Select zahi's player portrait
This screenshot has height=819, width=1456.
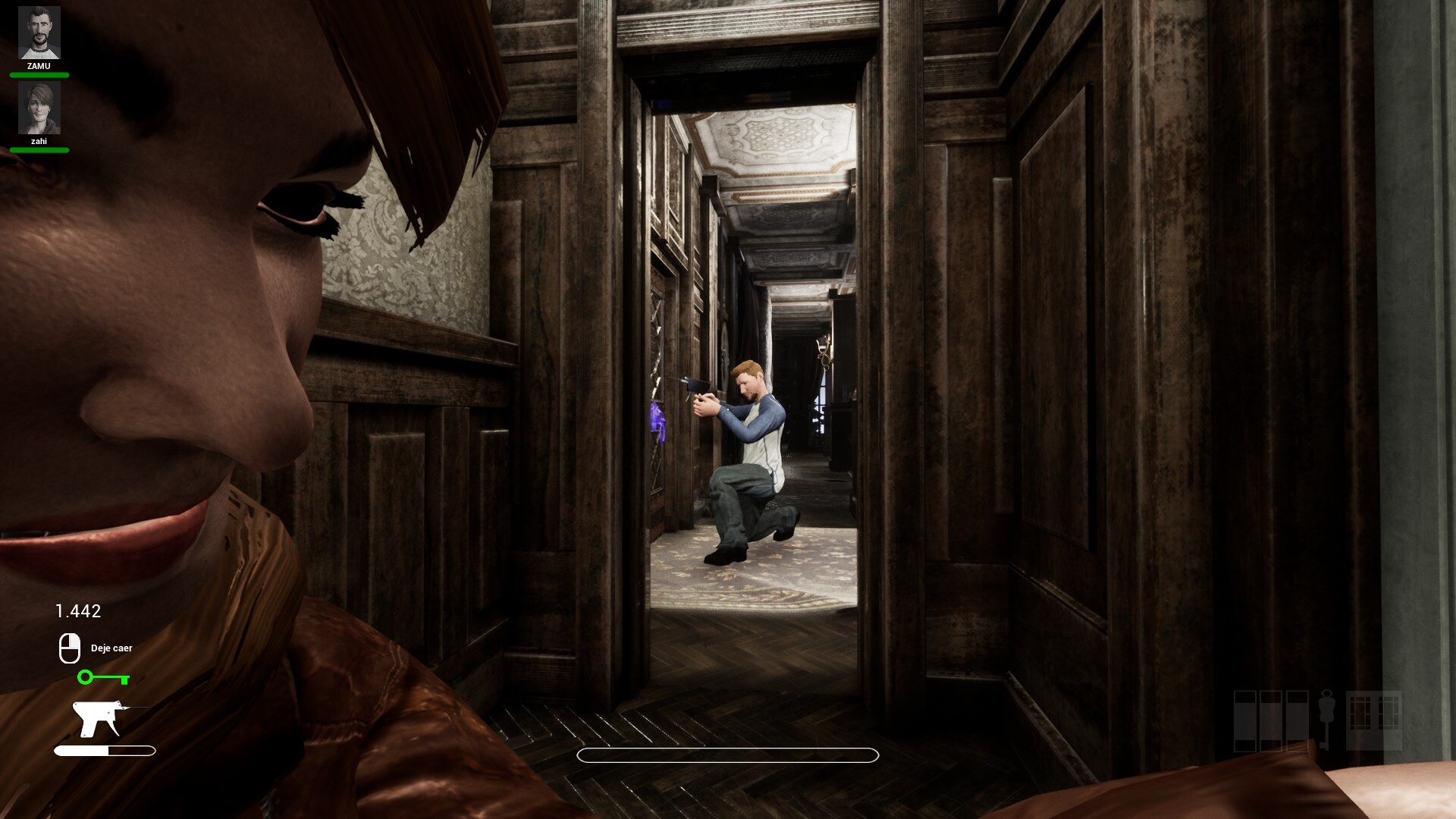[39, 108]
